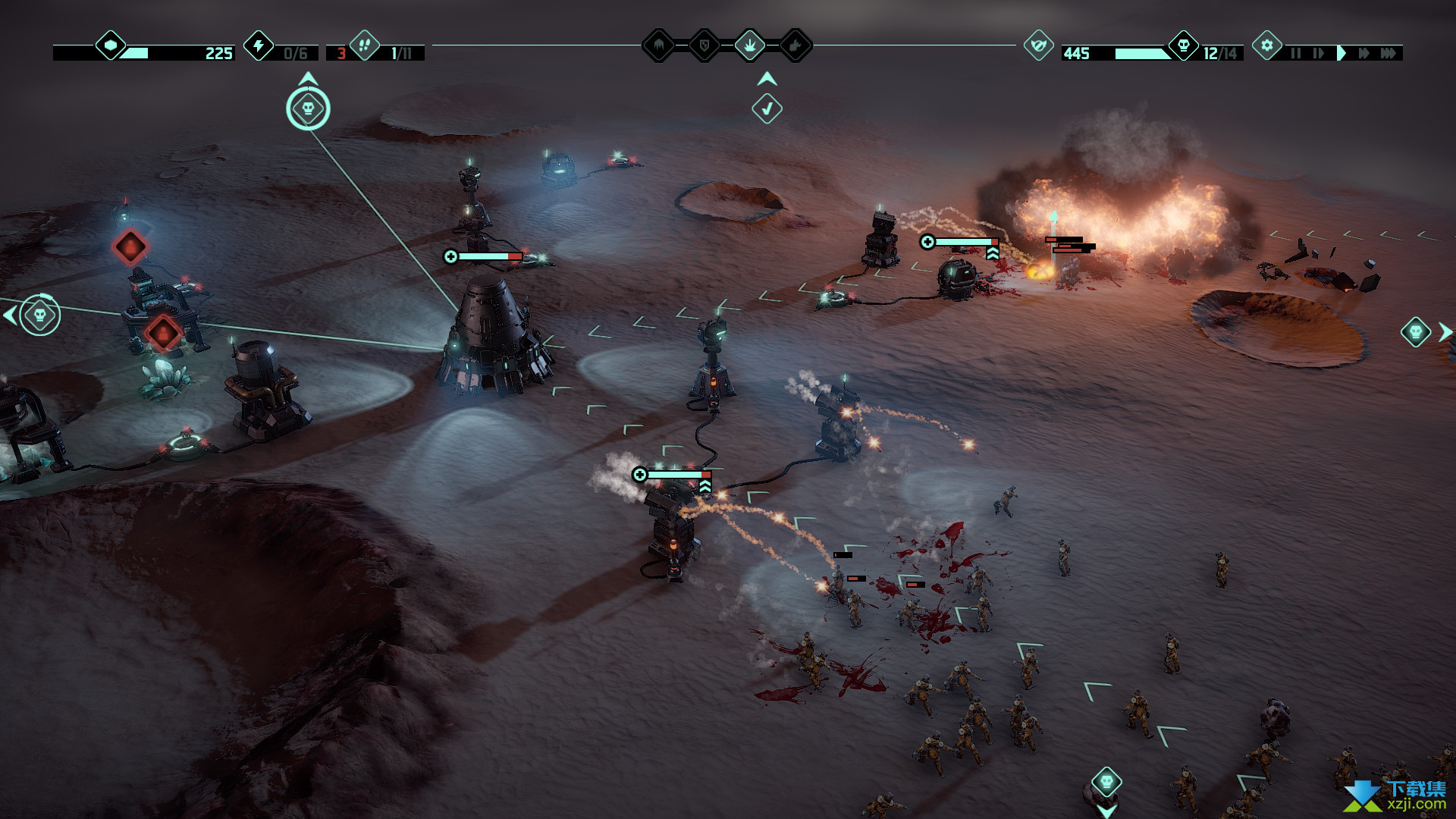The height and width of the screenshot is (819, 1456).
Task: Click the crossed-out creature icon
Action: 1038,45
